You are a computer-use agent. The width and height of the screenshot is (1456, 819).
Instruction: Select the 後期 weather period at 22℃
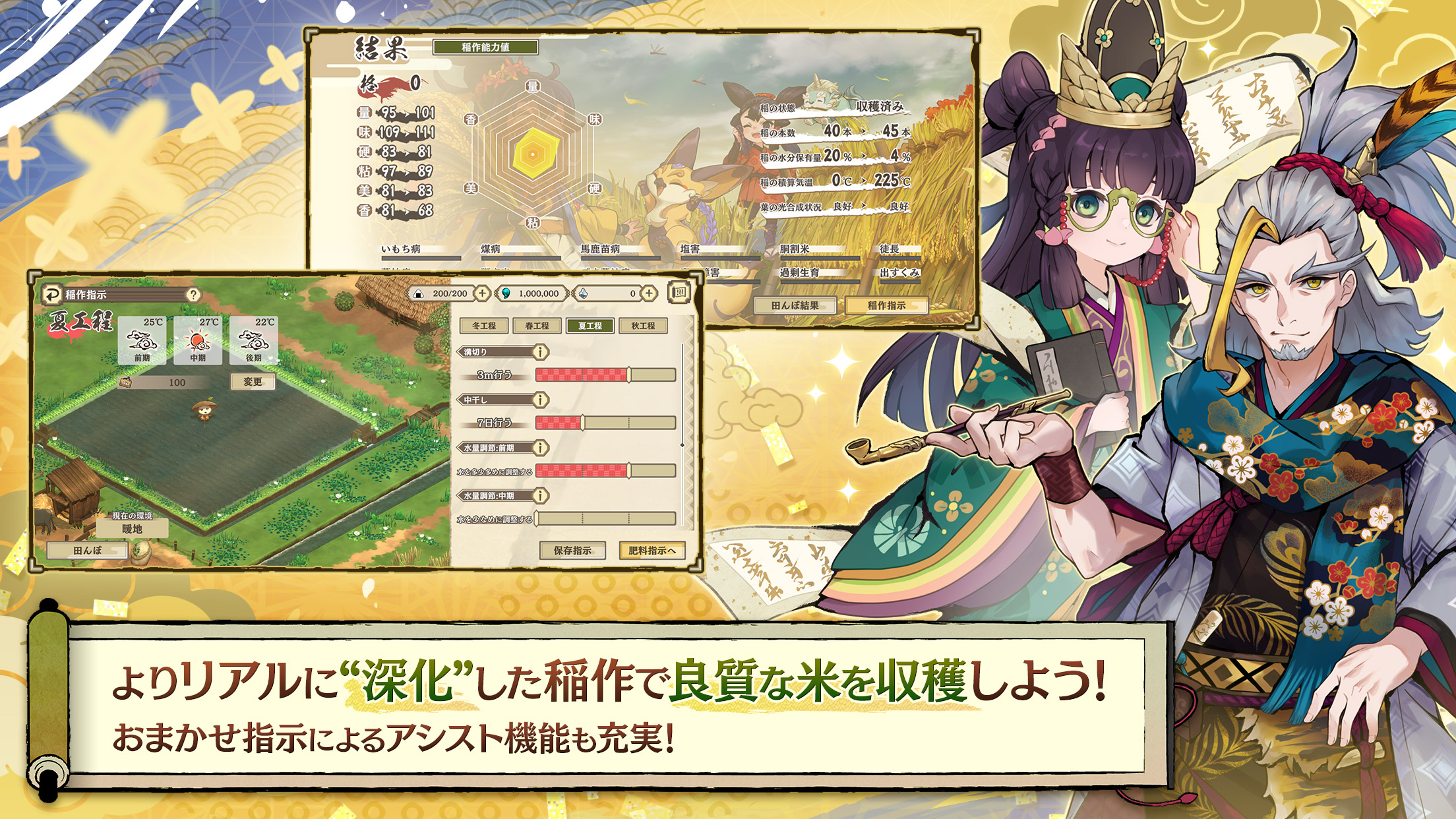[257, 342]
